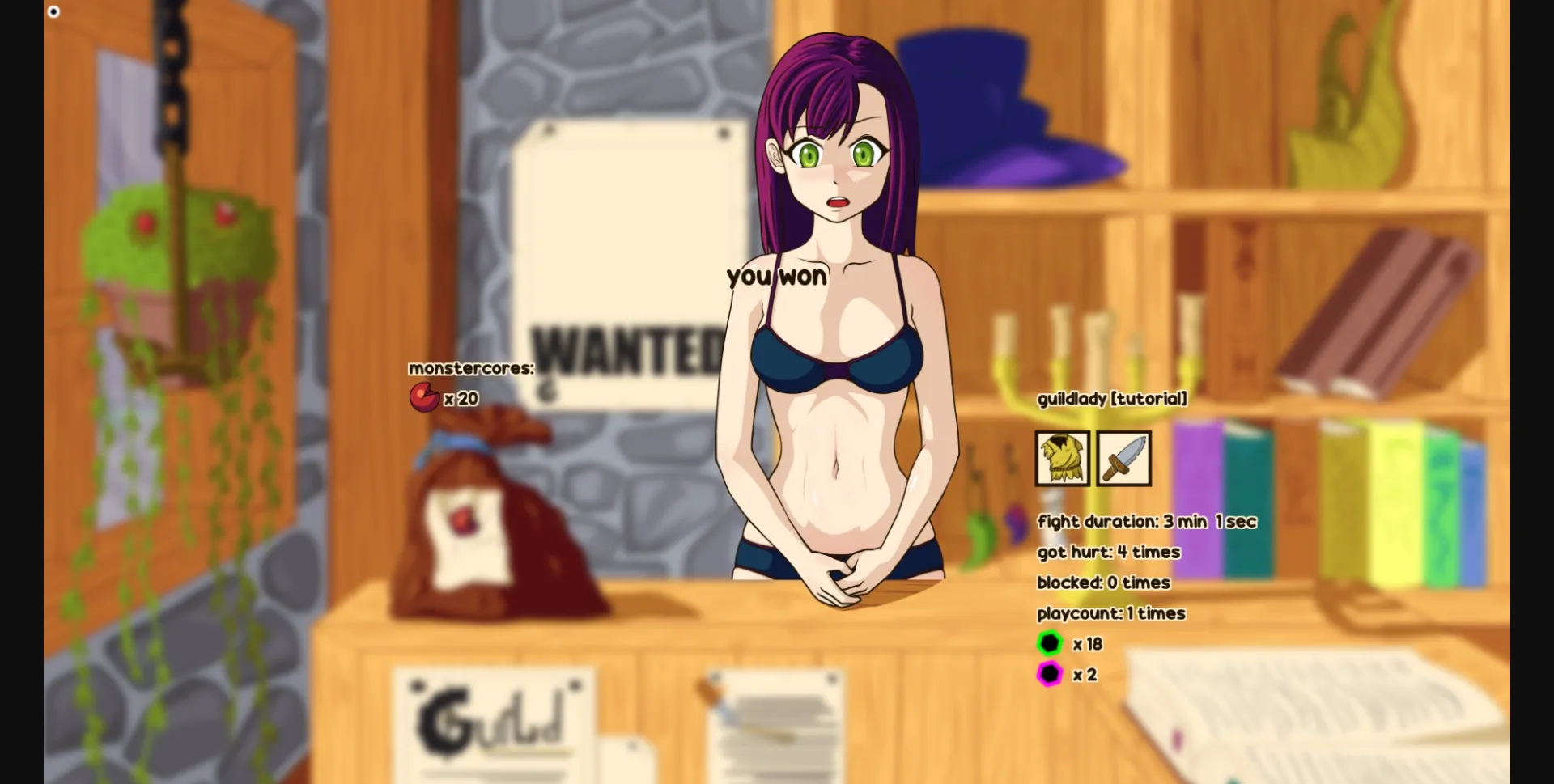Viewport: 1554px width, 784px height.
Task: Click the pink hexagon gem icon
Action: [1050, 674]
